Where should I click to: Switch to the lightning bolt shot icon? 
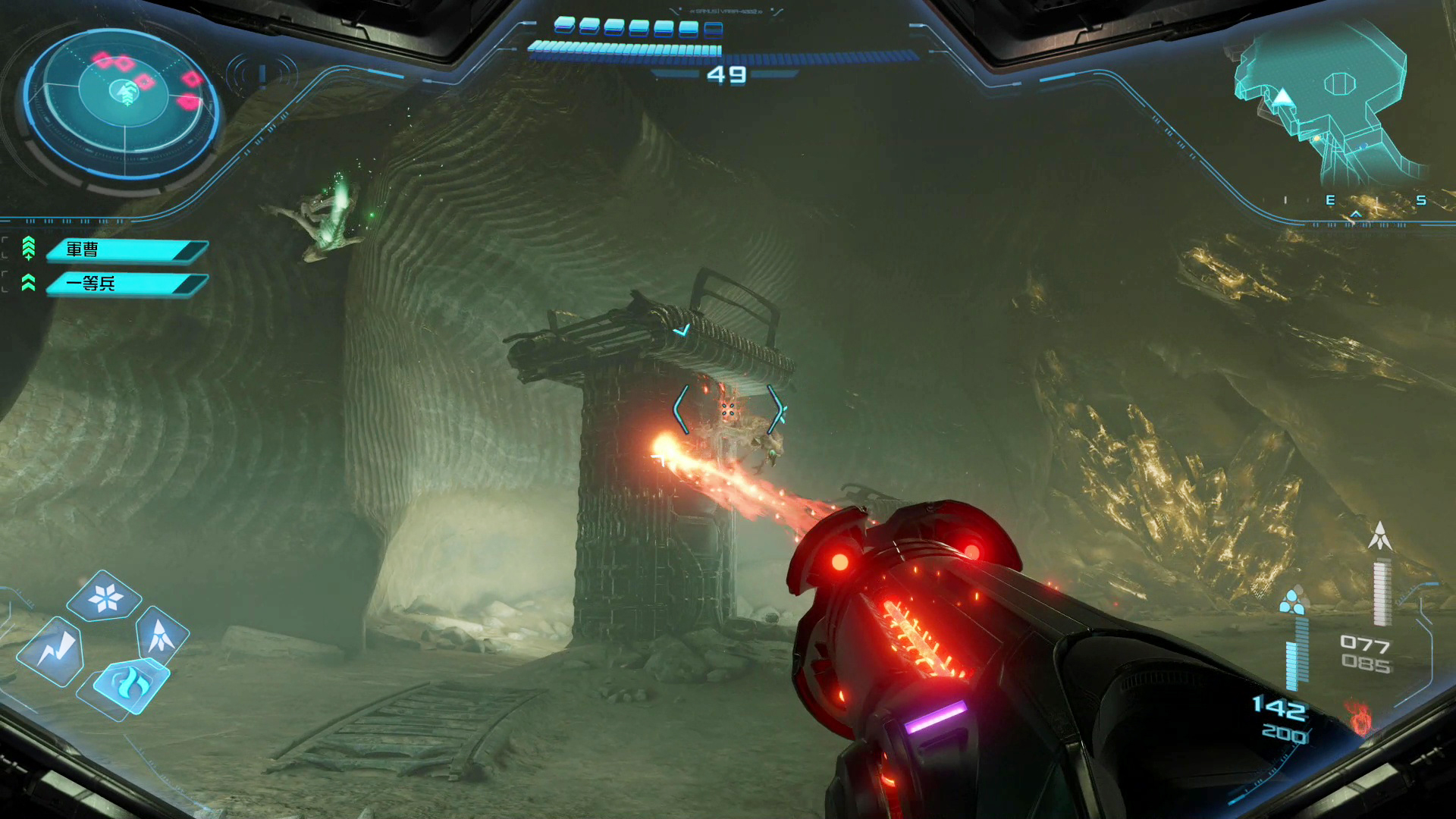pos(53,651)
